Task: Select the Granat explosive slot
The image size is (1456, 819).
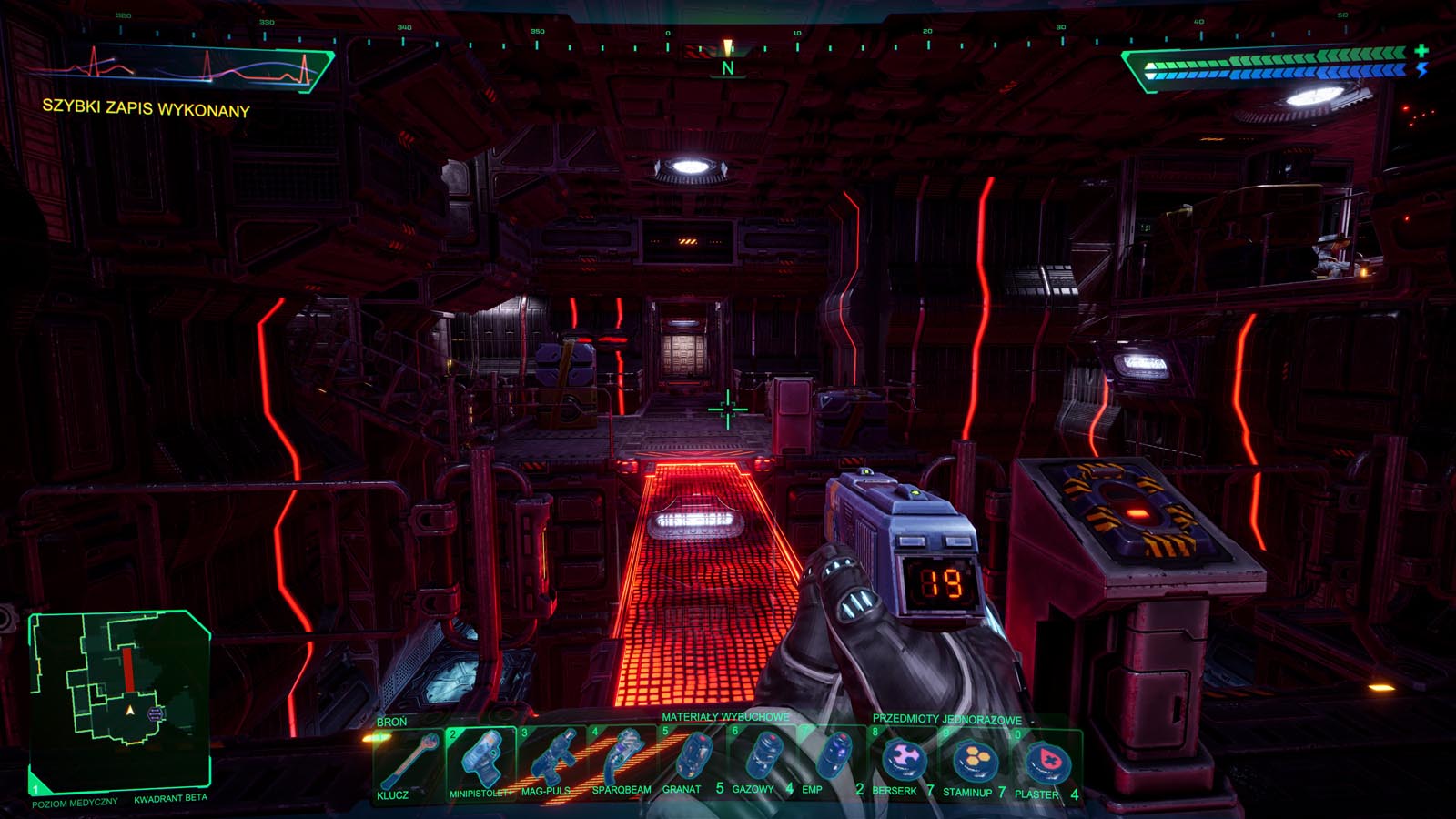Action: pos(692,760)
